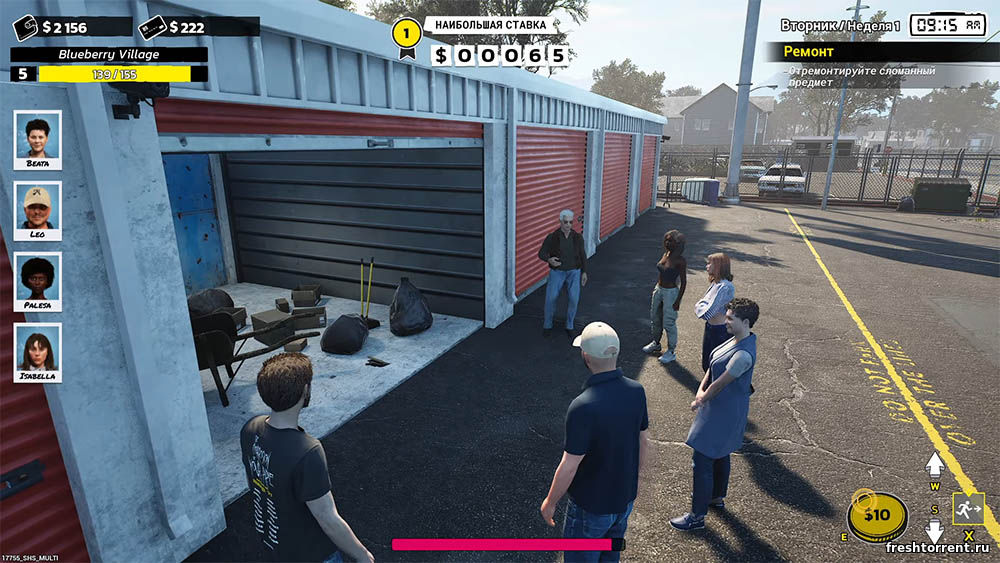Screen dimensions: 1000x563
Task: Choose Palesa's bidder portrait
Action: click(38, 281)
